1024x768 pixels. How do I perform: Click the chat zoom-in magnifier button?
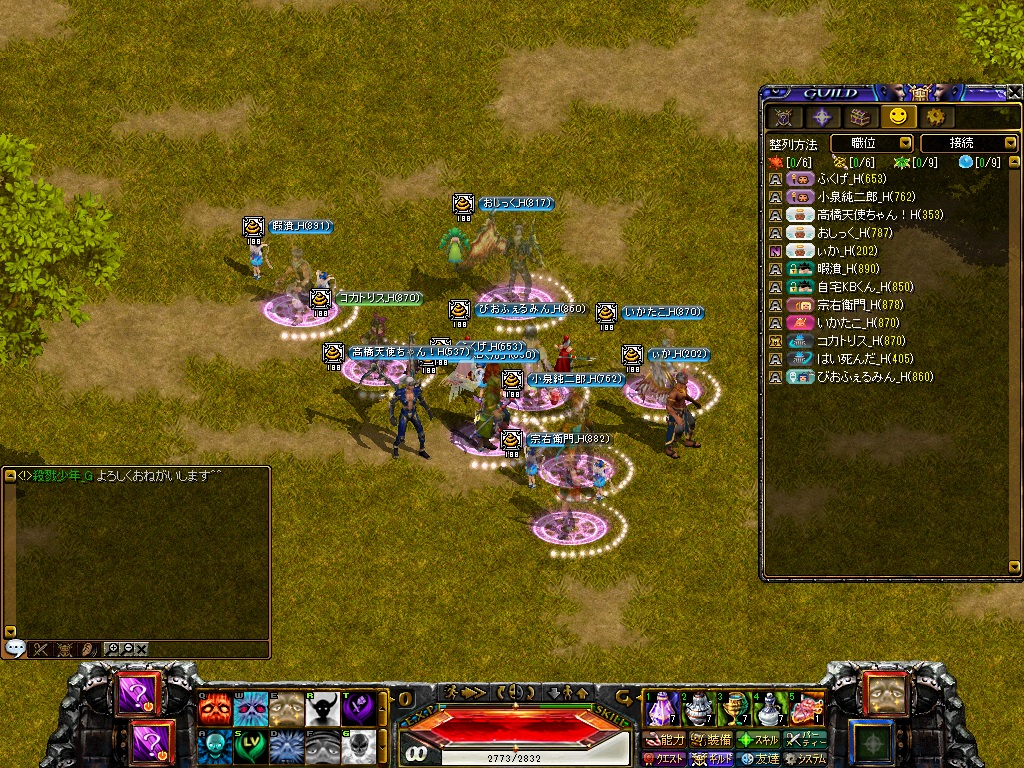112,649
